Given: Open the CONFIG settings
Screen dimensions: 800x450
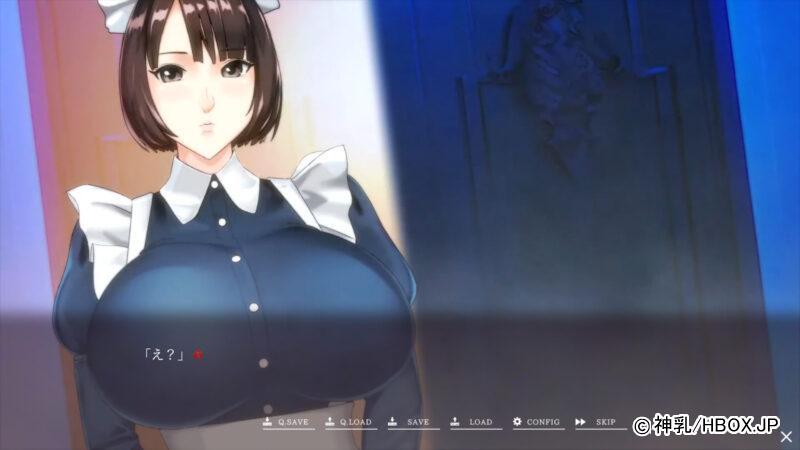Looking at the screenshot, I should [x=537, y=422].
